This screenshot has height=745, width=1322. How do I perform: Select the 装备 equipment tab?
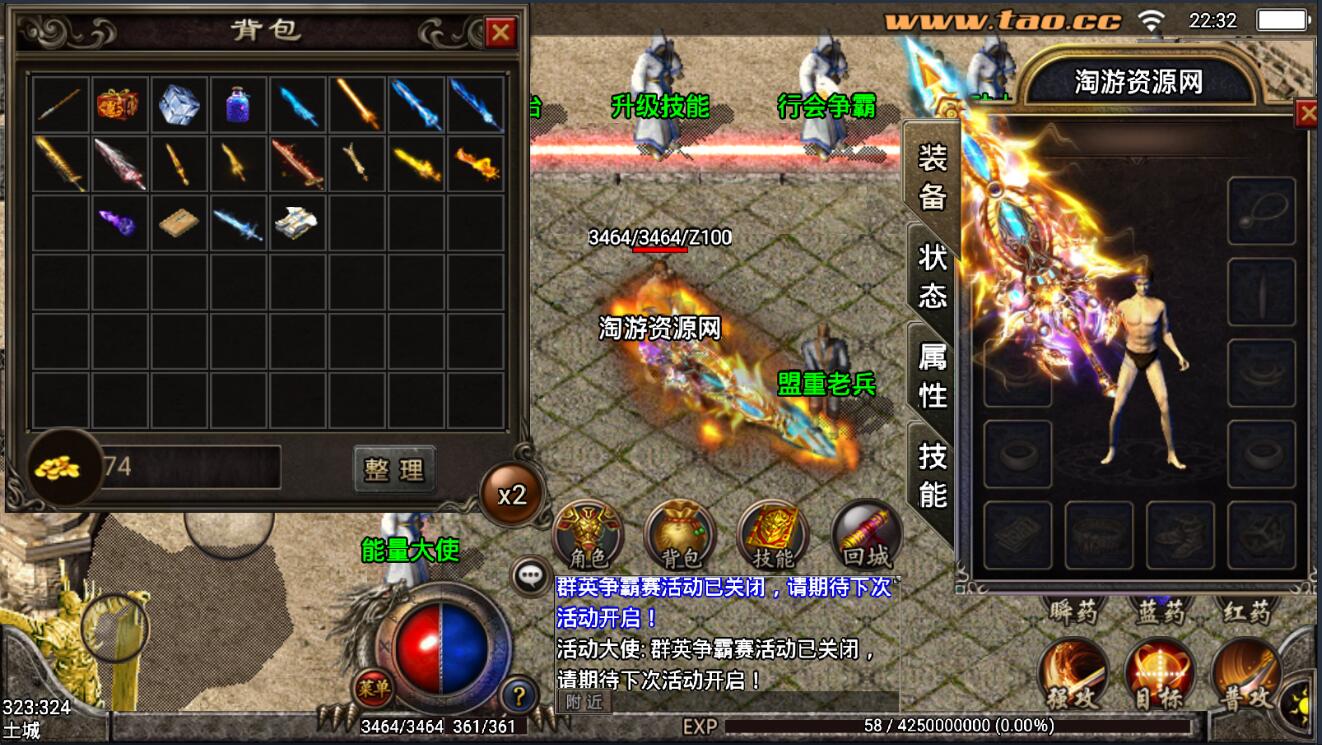pyautogui.click(x=932, y=176)
